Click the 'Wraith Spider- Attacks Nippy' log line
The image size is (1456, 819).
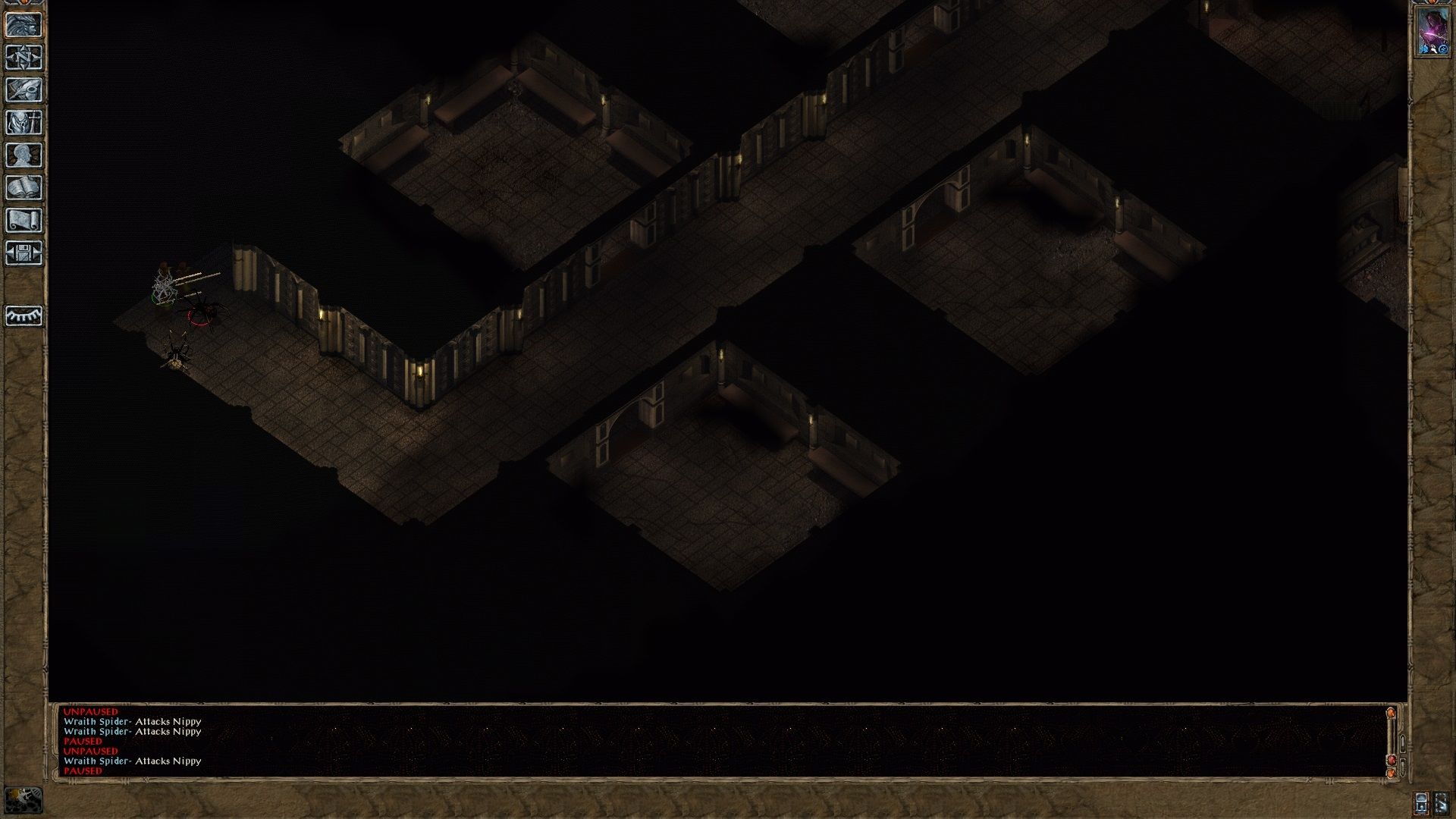click(x=133, y=722)
